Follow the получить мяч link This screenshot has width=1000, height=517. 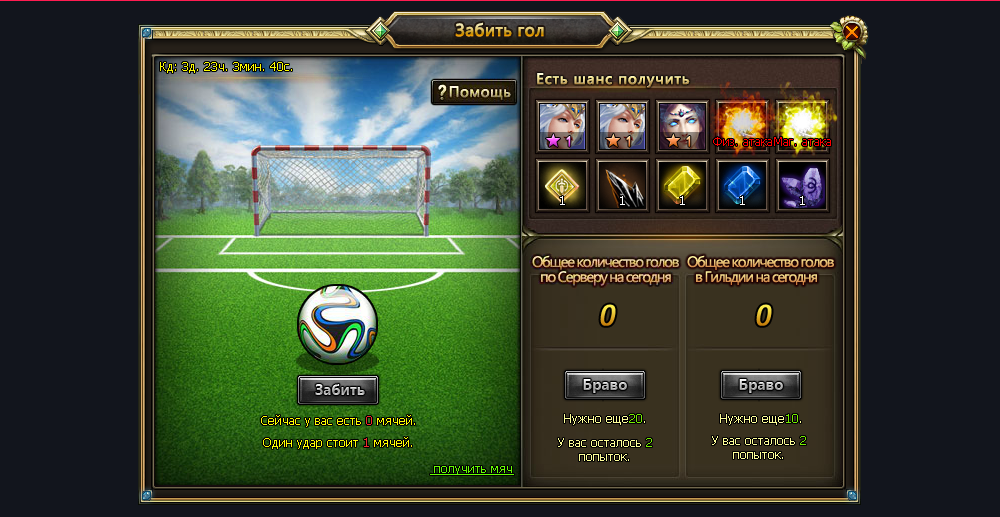pyautogui.click(x=473, y=470)
